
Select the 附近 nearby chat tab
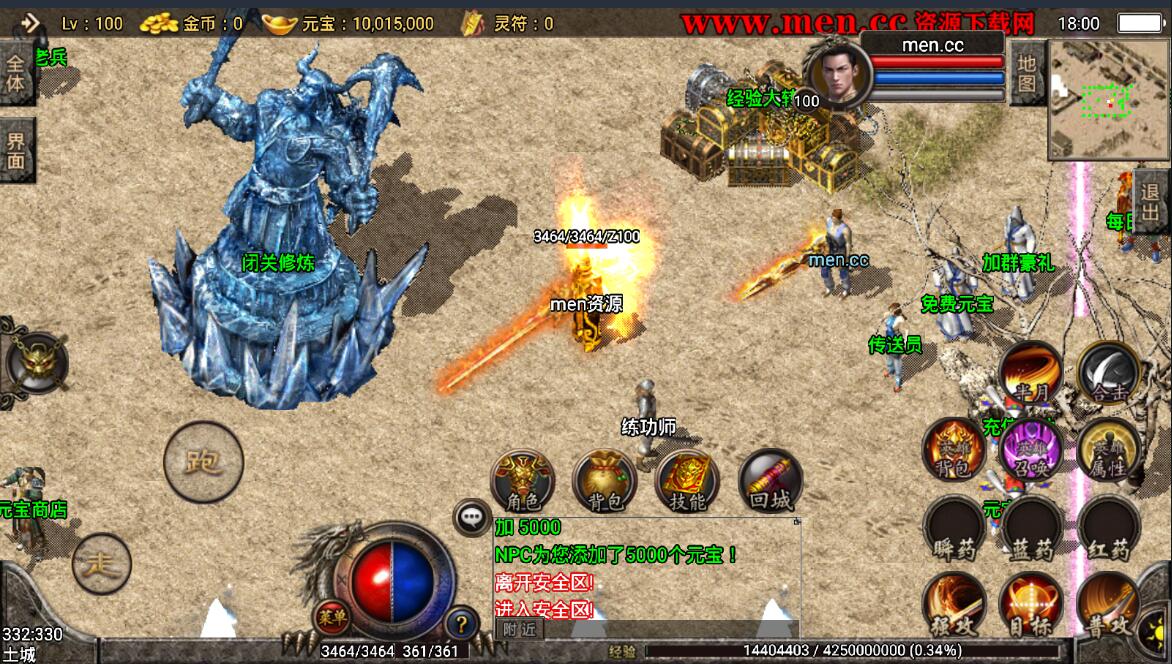coord(519,629)
